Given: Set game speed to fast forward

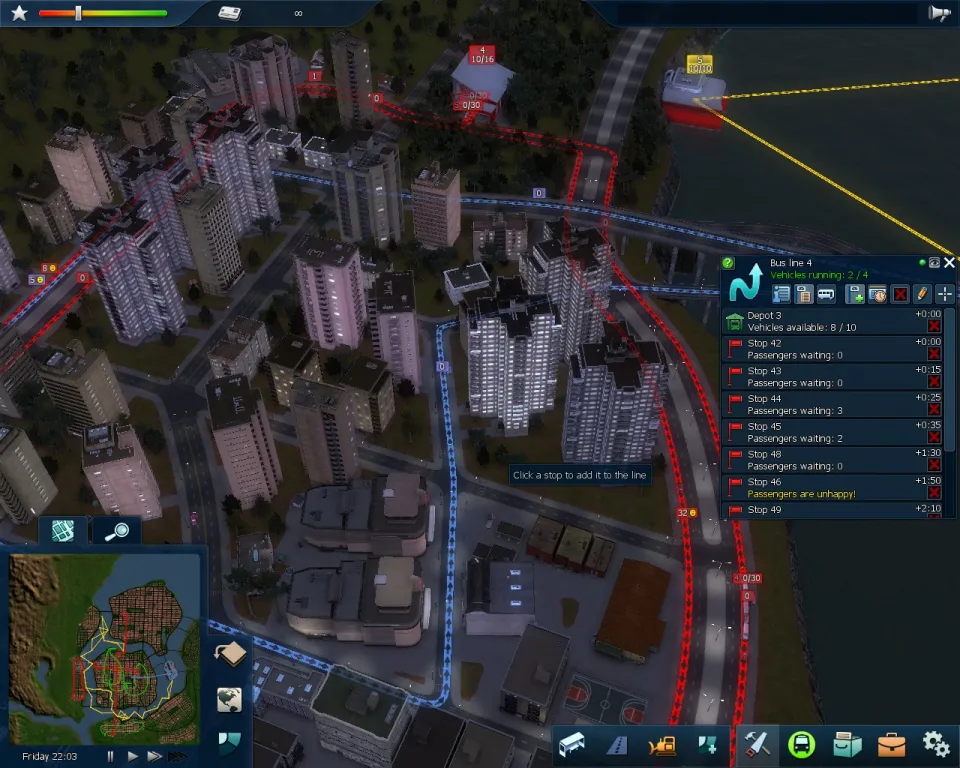Looking at the screenshot, I should (x=155, y=757).
